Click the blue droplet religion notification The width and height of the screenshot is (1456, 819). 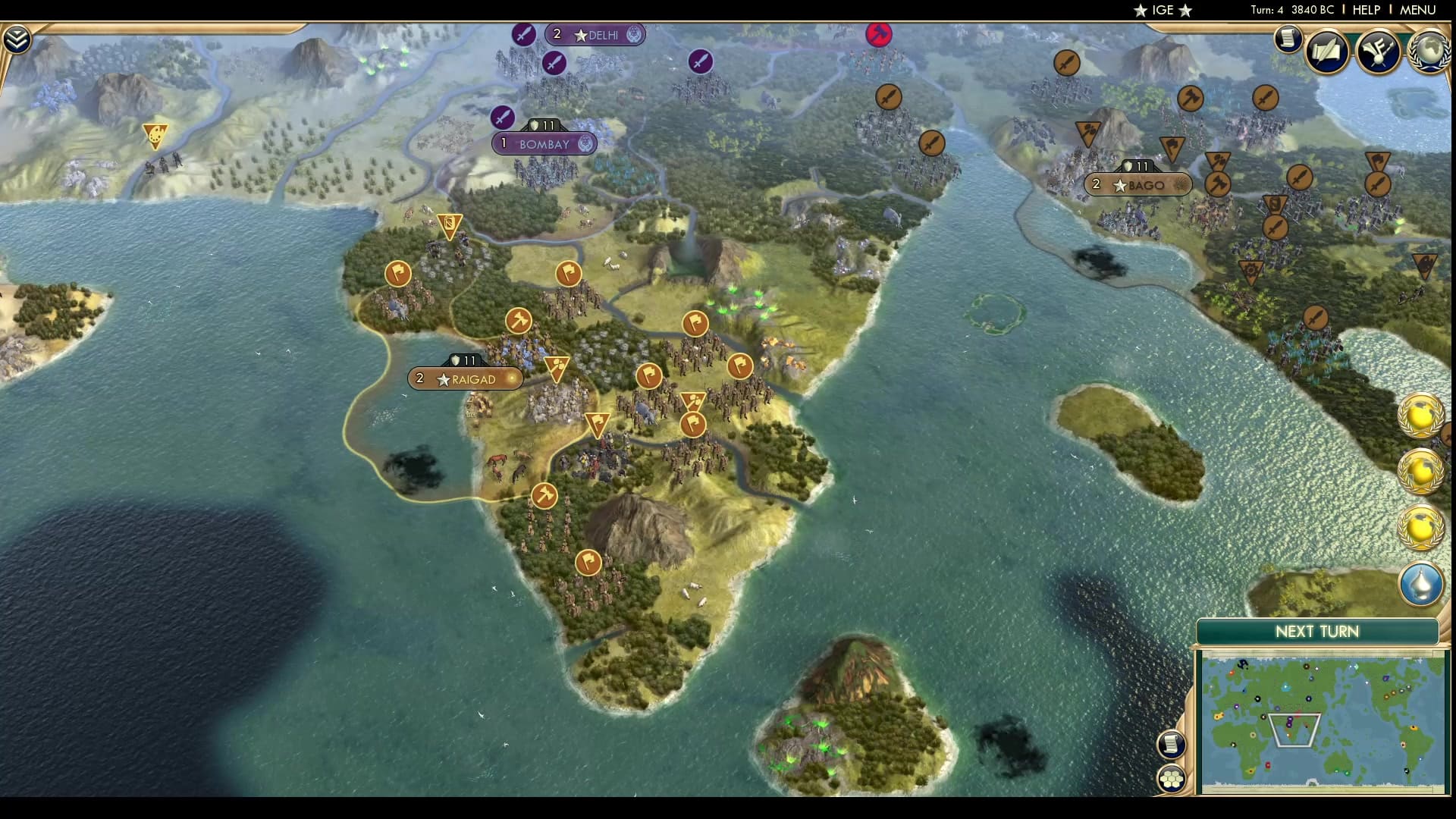click(1420, 584)
